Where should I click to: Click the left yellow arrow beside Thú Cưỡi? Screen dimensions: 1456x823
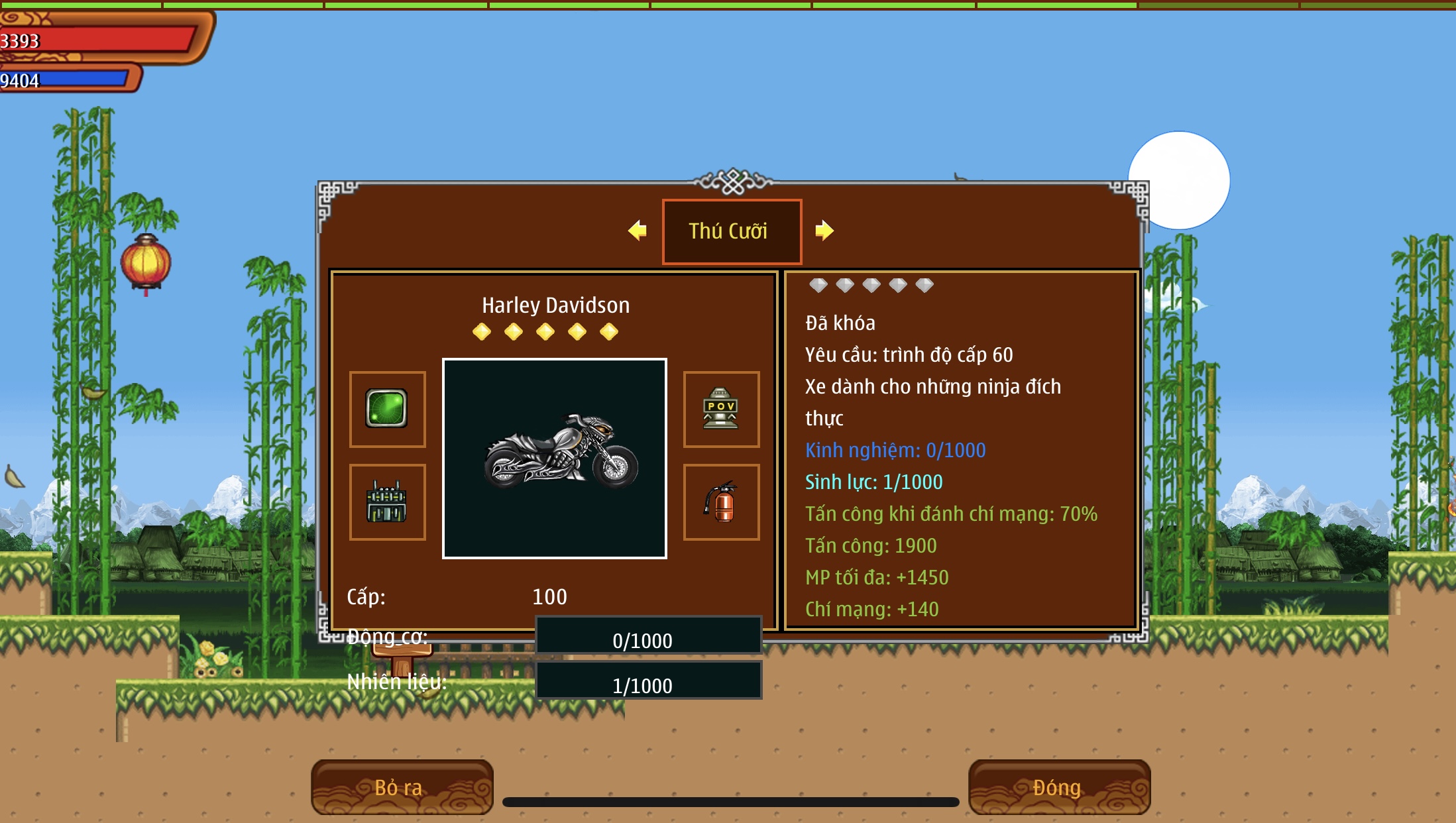point(638,231)
